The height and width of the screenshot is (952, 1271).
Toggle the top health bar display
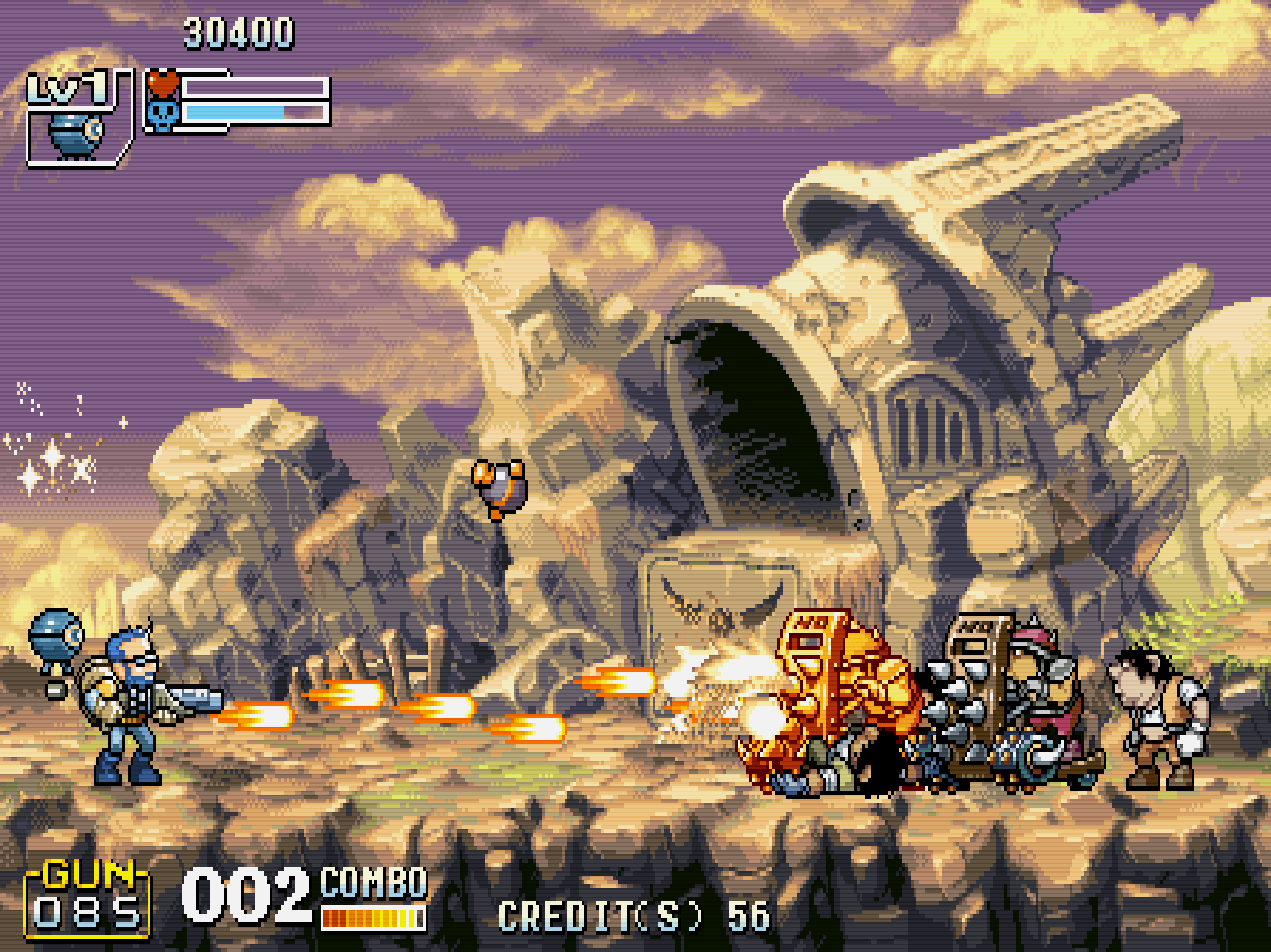(255, 85)
